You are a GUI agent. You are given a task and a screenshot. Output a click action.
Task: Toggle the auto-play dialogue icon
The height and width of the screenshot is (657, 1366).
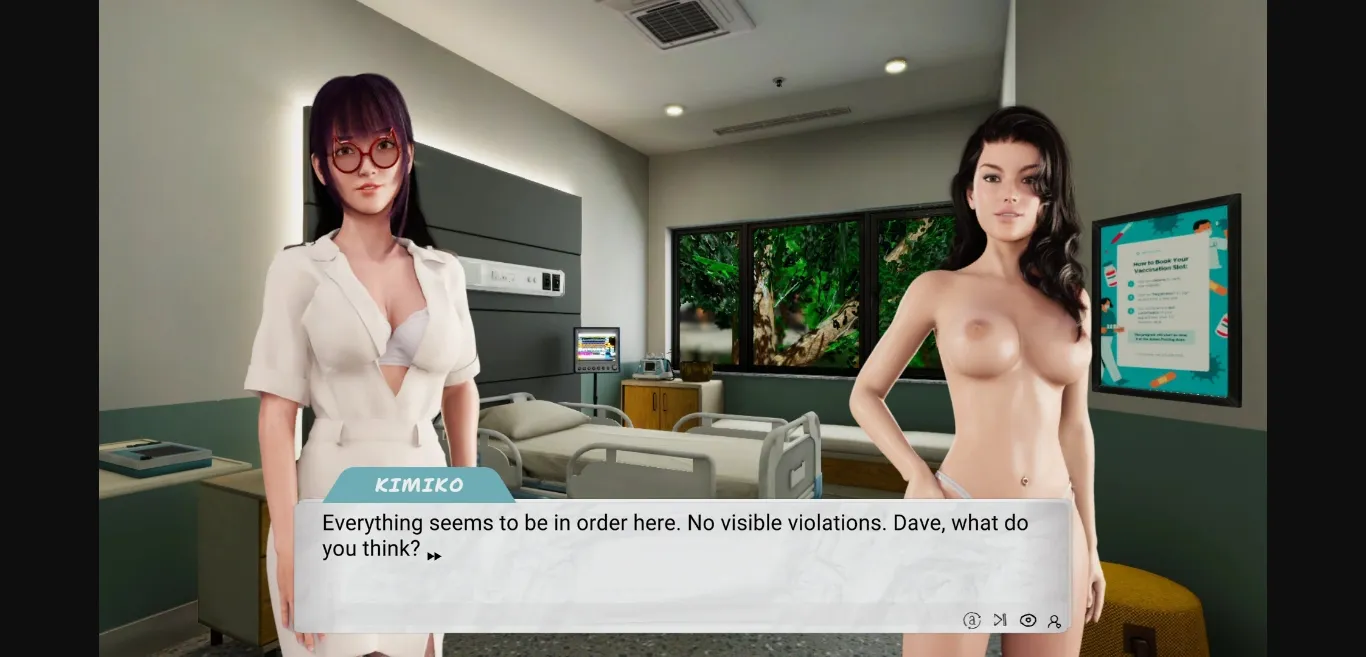tap(971, 620)
